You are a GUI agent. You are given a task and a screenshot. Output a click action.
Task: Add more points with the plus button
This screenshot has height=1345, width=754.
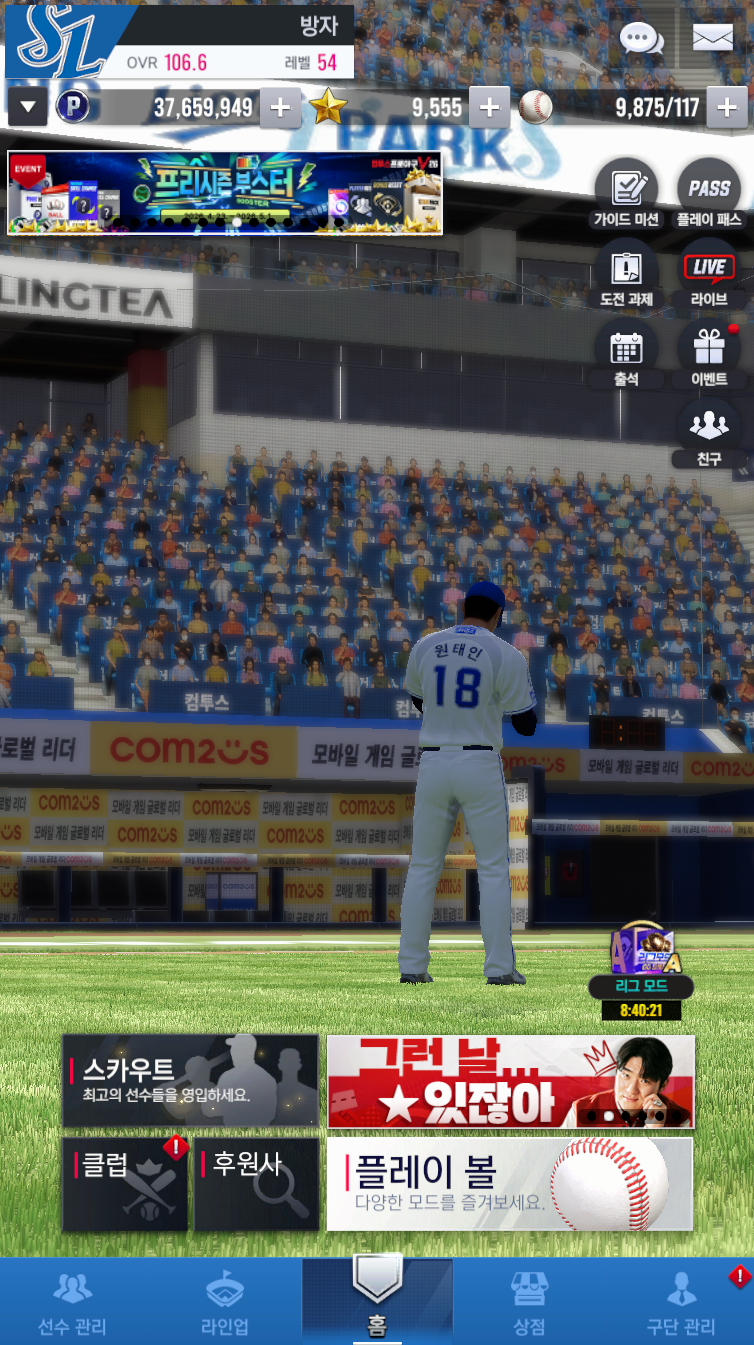tap(280, 108)
